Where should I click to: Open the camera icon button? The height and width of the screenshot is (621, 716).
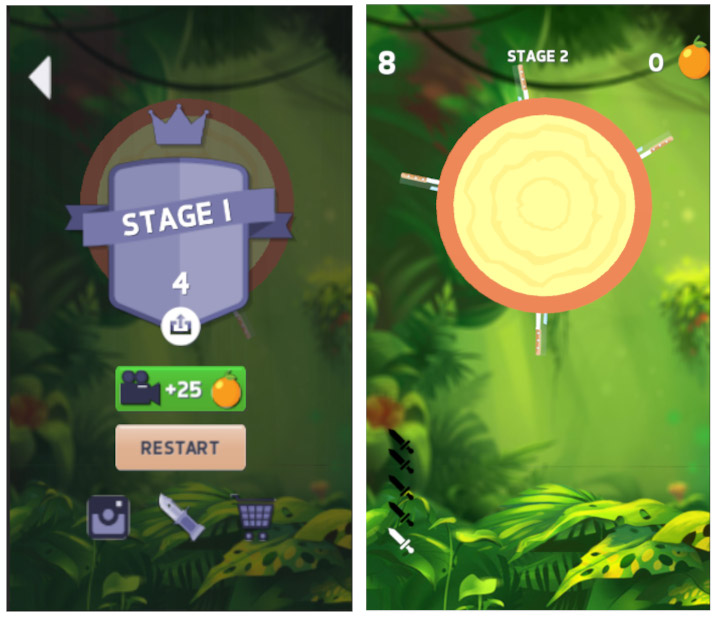(x=108, y=517)
